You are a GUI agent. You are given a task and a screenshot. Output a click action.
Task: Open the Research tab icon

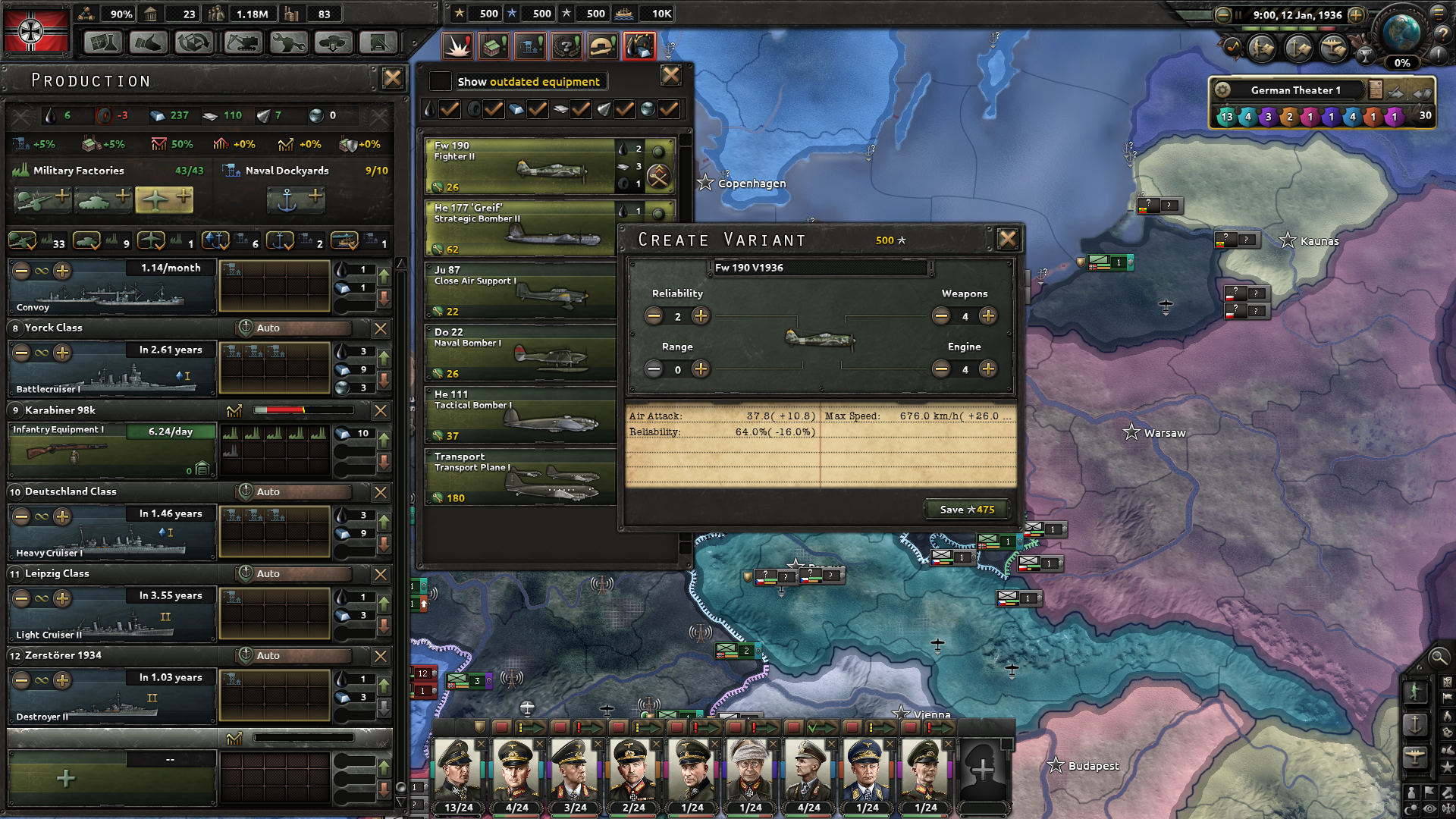102,43
